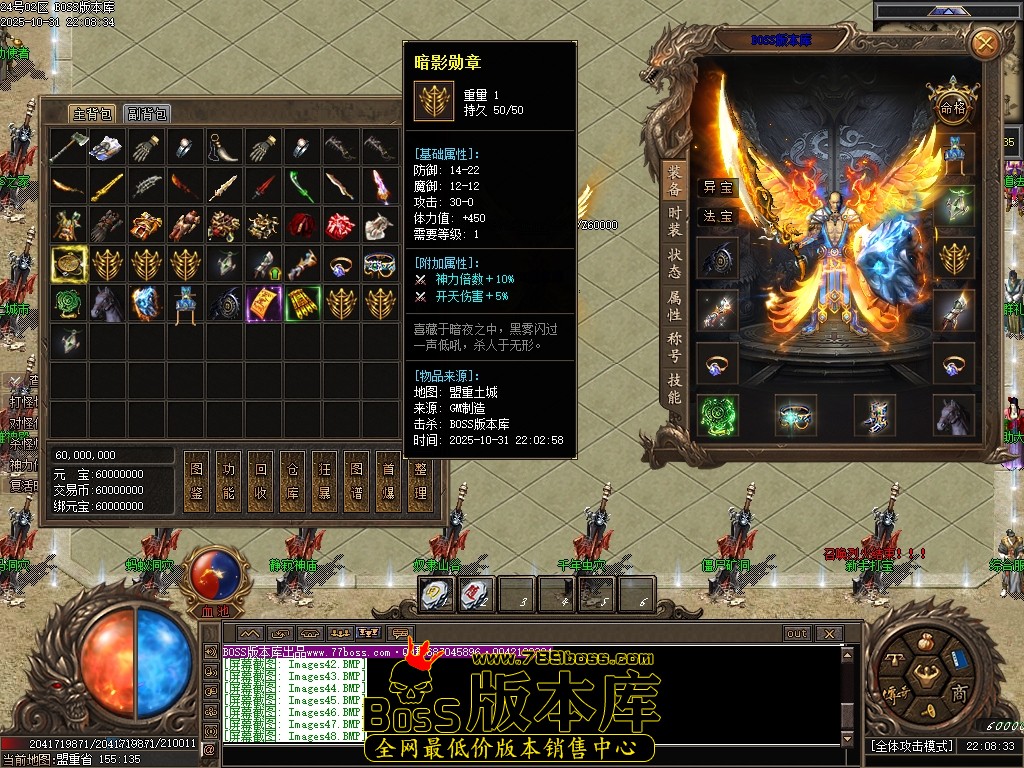Open the 仓库 warehouse button

(292, 481)
